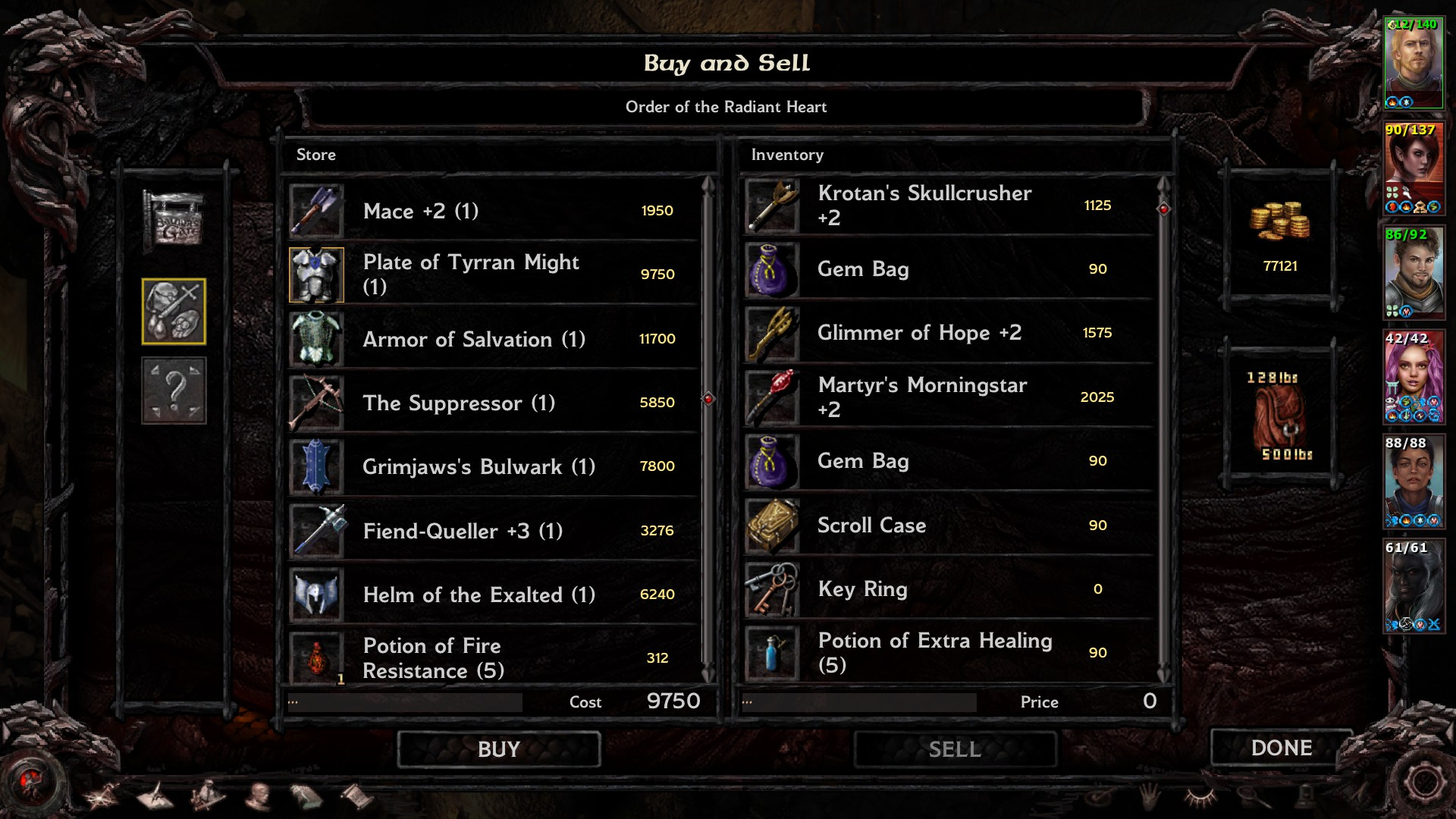Open the gear options button
Viewport: 1456px width, 819px height.
[1423, 783]
